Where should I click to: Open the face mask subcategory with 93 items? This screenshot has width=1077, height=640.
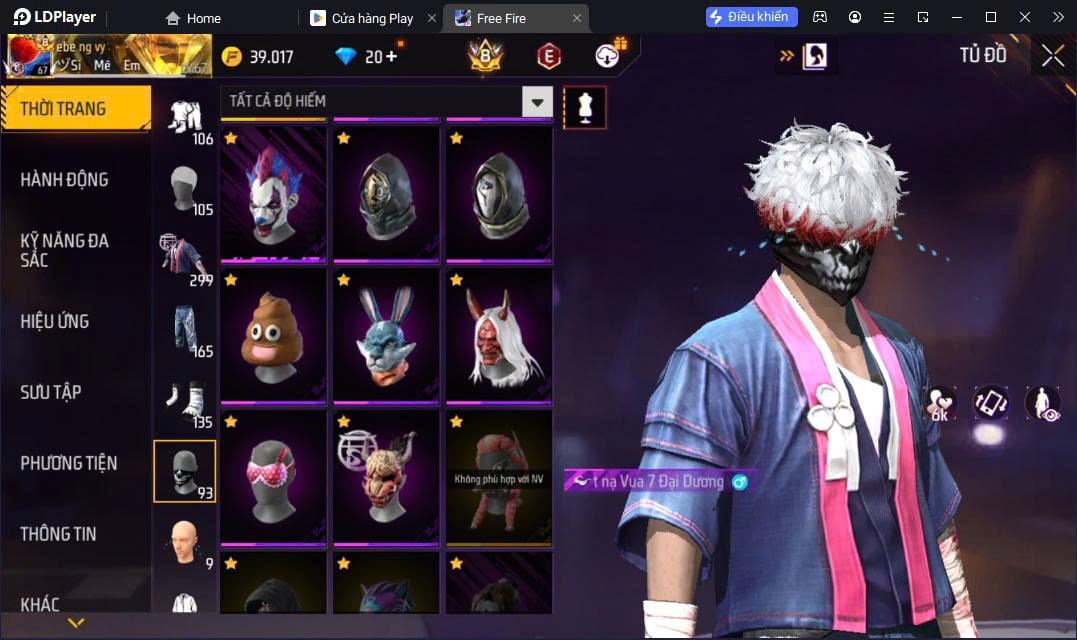tap(184, 470)
